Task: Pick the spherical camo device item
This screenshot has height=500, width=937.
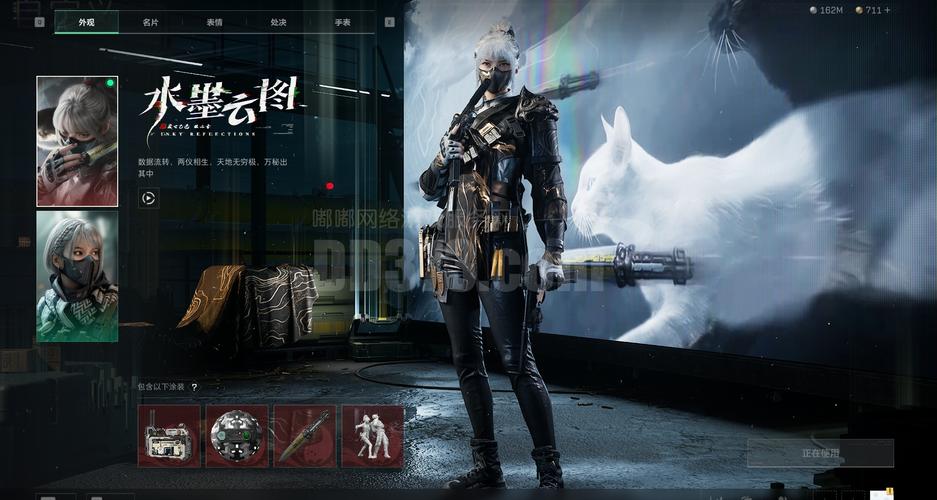Action: (x=237, y=436)
